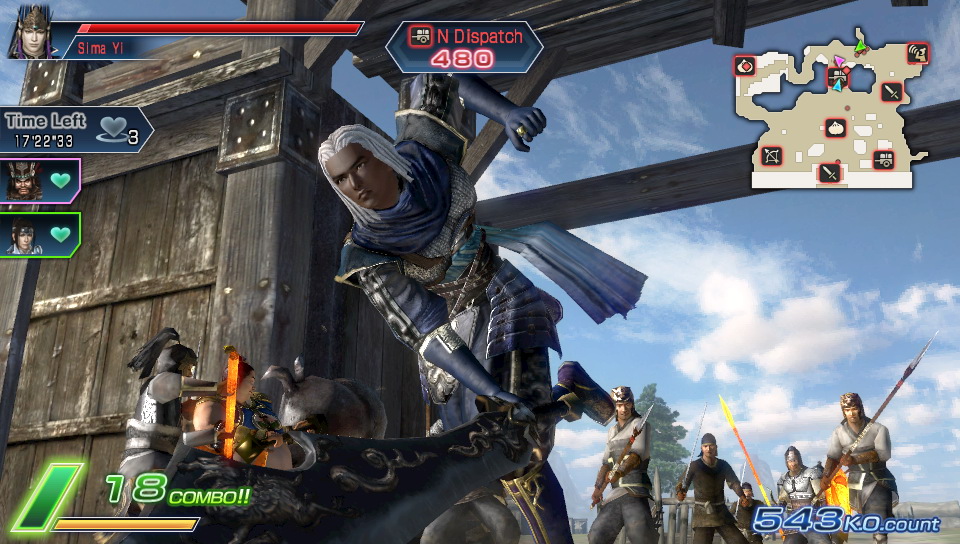This screenshot has width=960, height=544.
Task: Click the cart base marker under the player arrows
Action: (x=837, y=77)
